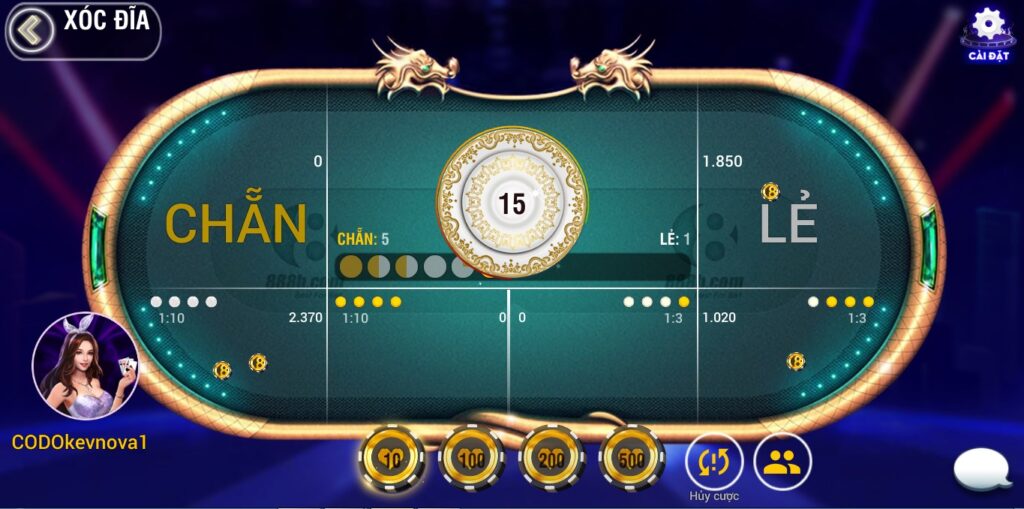The width and height of the screenshot is (1024, 509).
Task: Show the player list icon
Action: 782,461
